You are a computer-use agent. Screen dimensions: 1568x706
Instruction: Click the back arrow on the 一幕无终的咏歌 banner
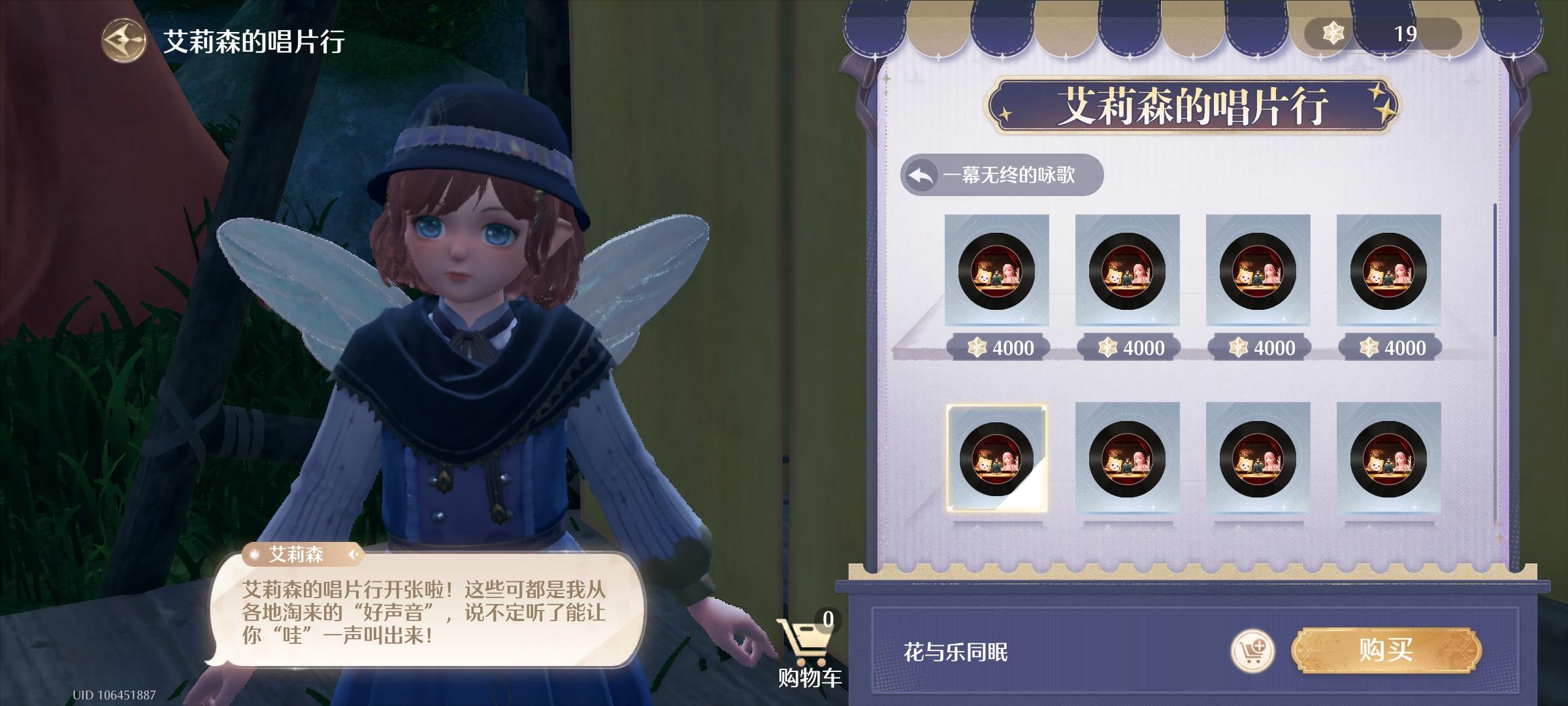pyautogui.click(x=922, y=174)
